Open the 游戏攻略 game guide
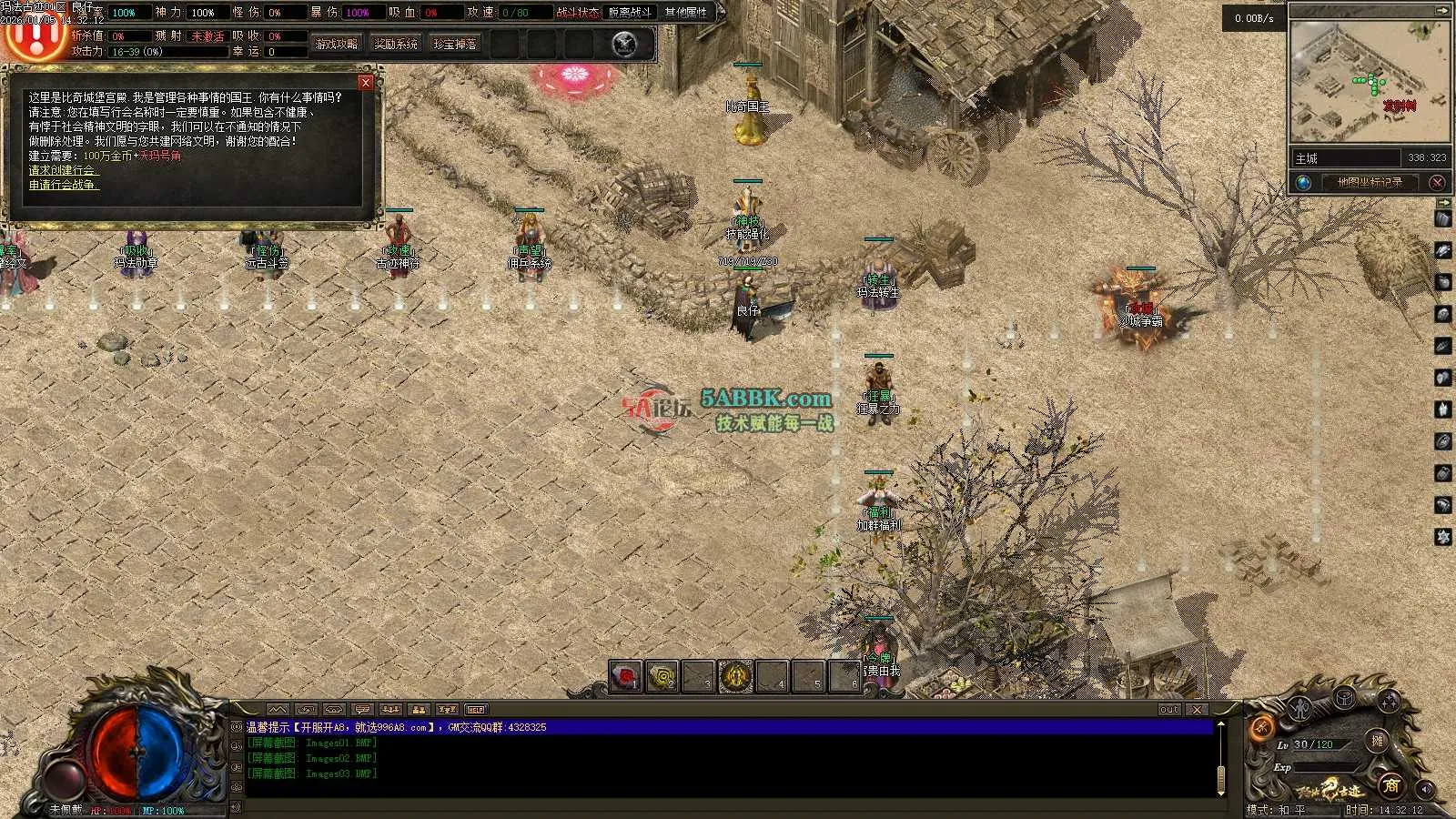This screenshot has width=1456, height=819. point(337,44)
